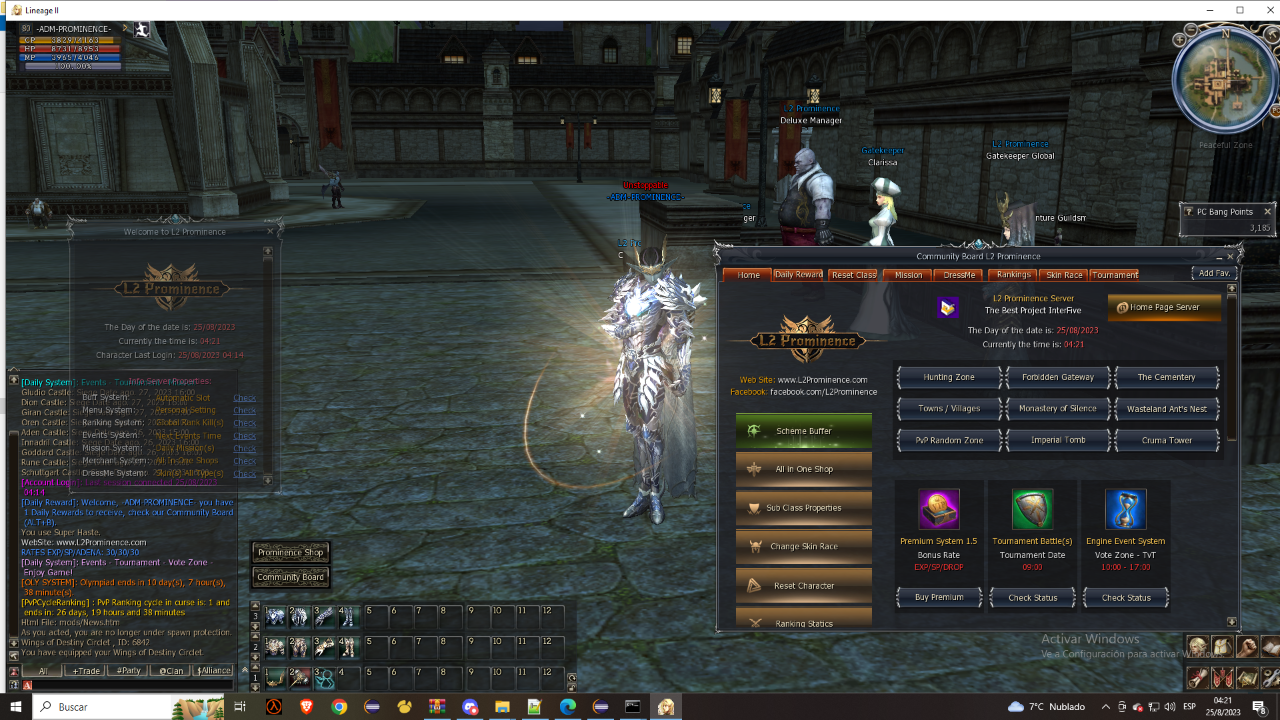This screenshot has height=720, width=1280.
Task: Open the All In One Shop
Action: [803, 469]
